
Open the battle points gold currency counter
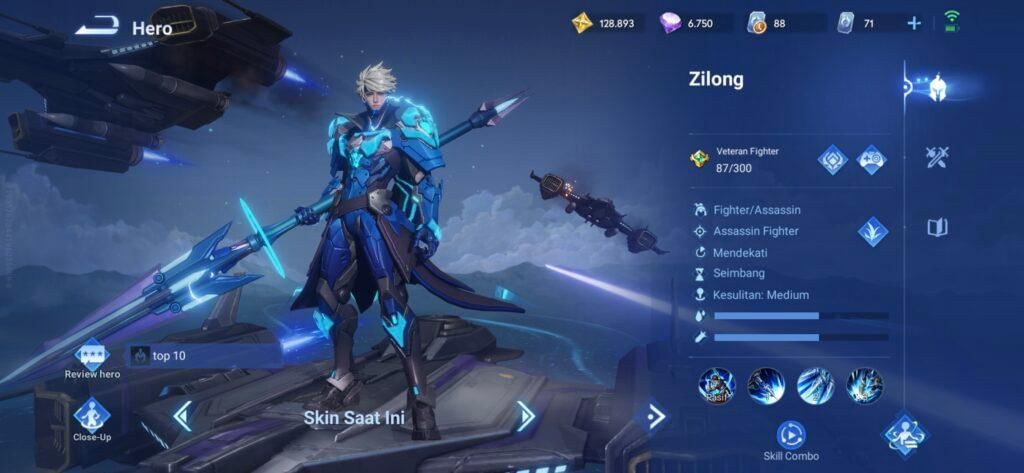(x=608, y=23)
